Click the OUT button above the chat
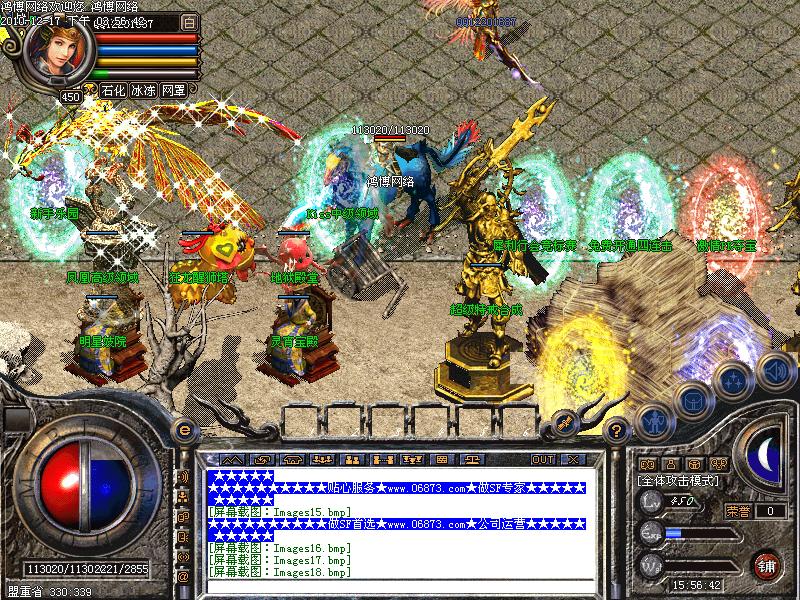Viewport: 800px width, 600px height. pyautogui.click(x=543, y=460)
